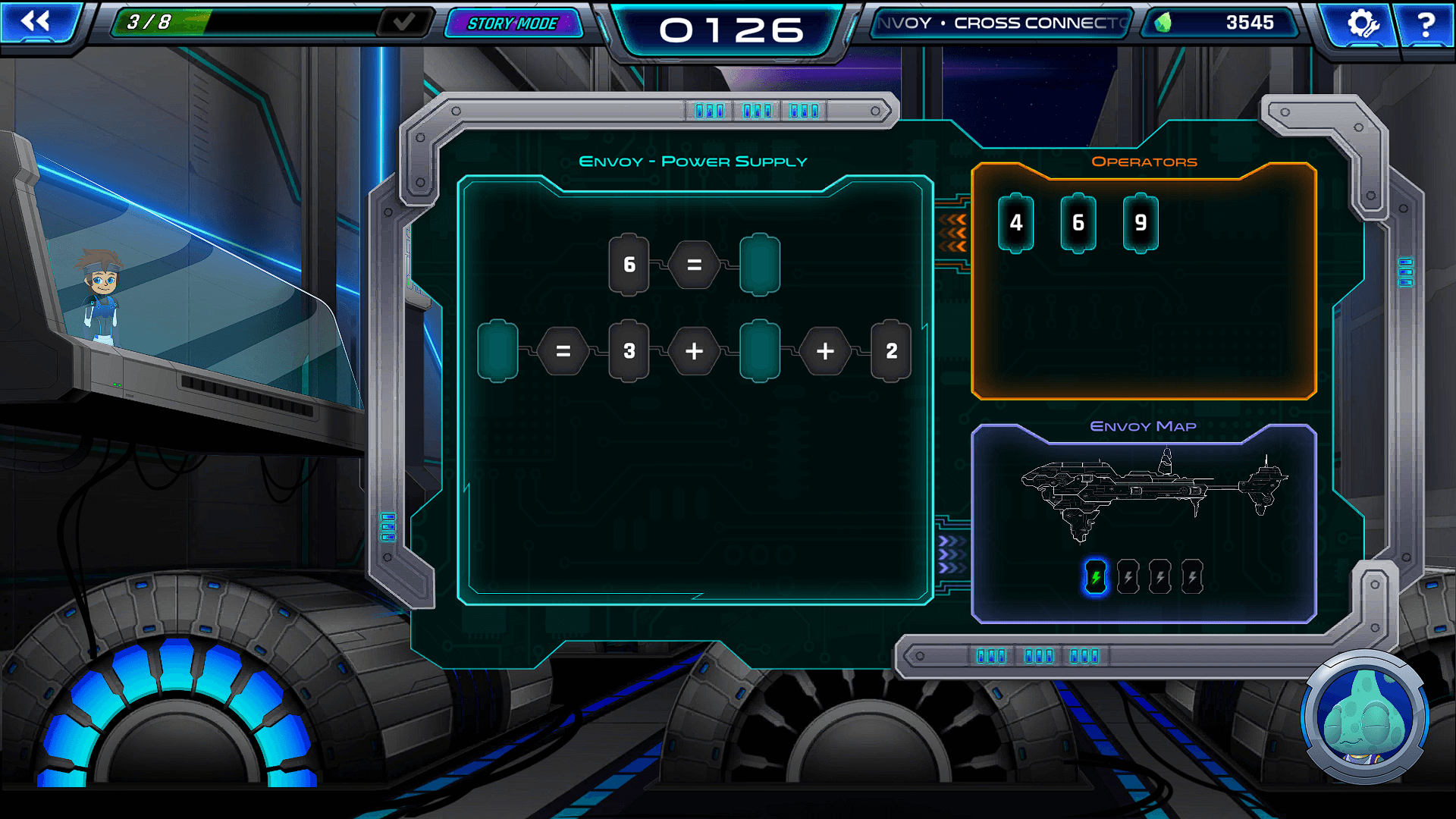Image resolution: width=1456 pixels, height=819 pixels.
Task: Open the question mark help
Action: pyautogui.click(x=1426, y=24)
